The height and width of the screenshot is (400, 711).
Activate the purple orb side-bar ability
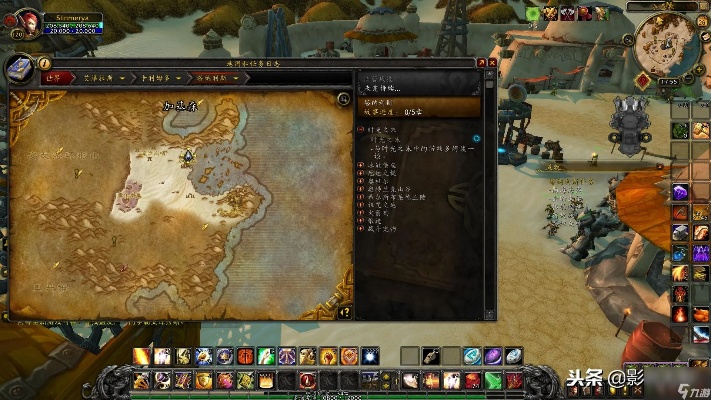click(680, 193)
